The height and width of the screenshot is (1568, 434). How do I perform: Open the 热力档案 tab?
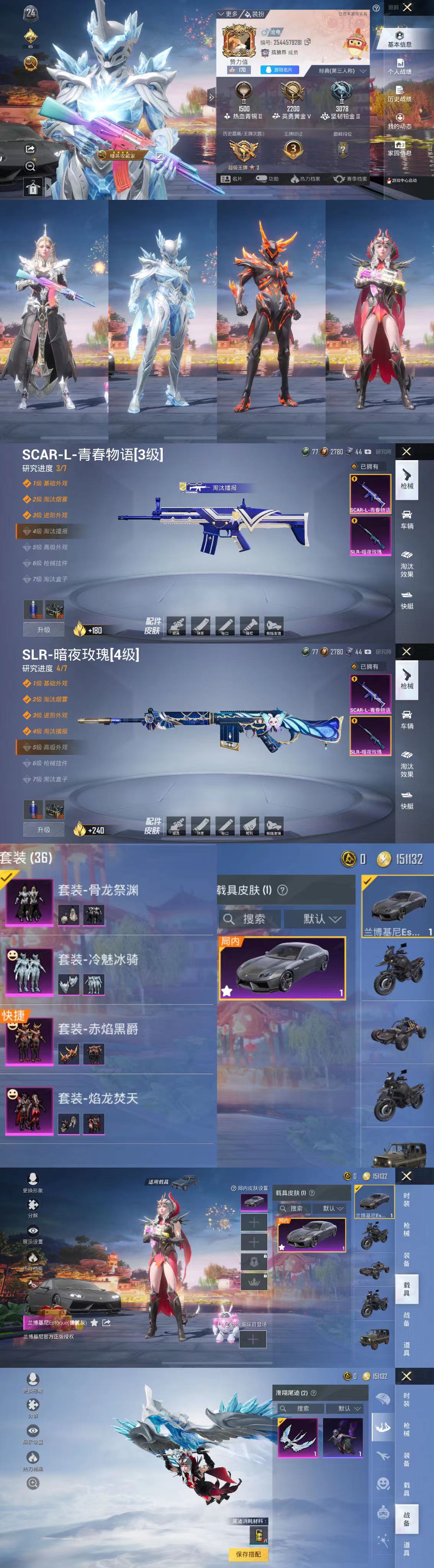click(x=306, y=179)
